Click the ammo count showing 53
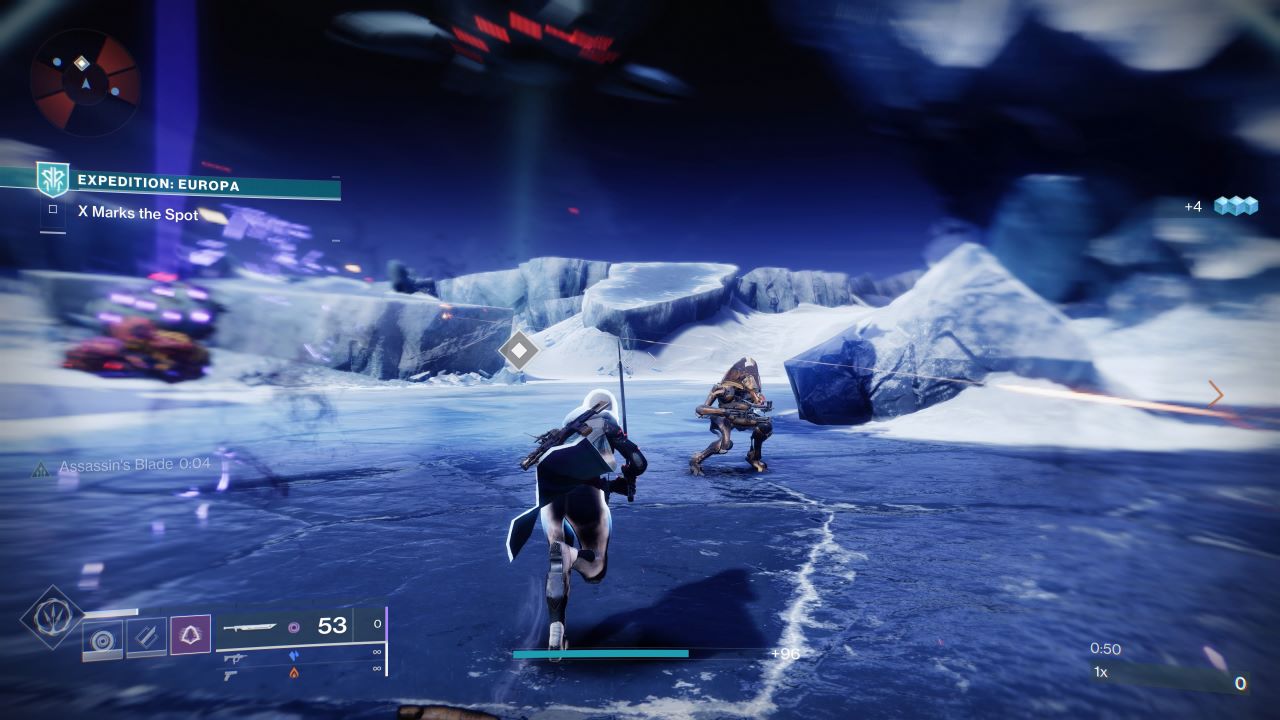The height and width of the screenshot is (720, 1280). tap(333, 626)
